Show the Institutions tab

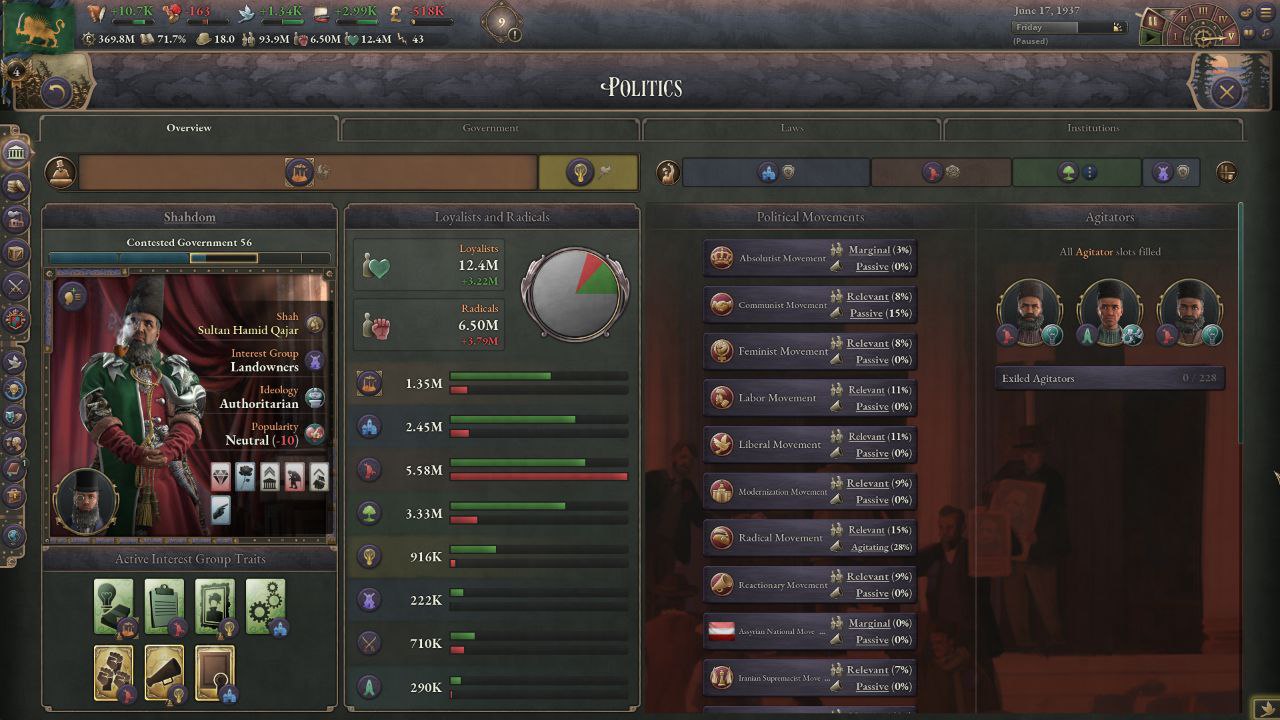coord(1092,128)
